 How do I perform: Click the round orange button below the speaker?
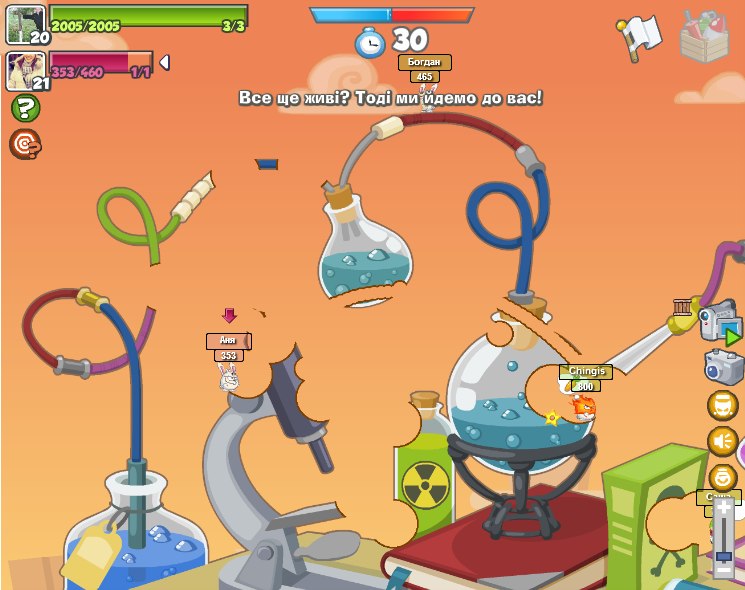[722, 477]
